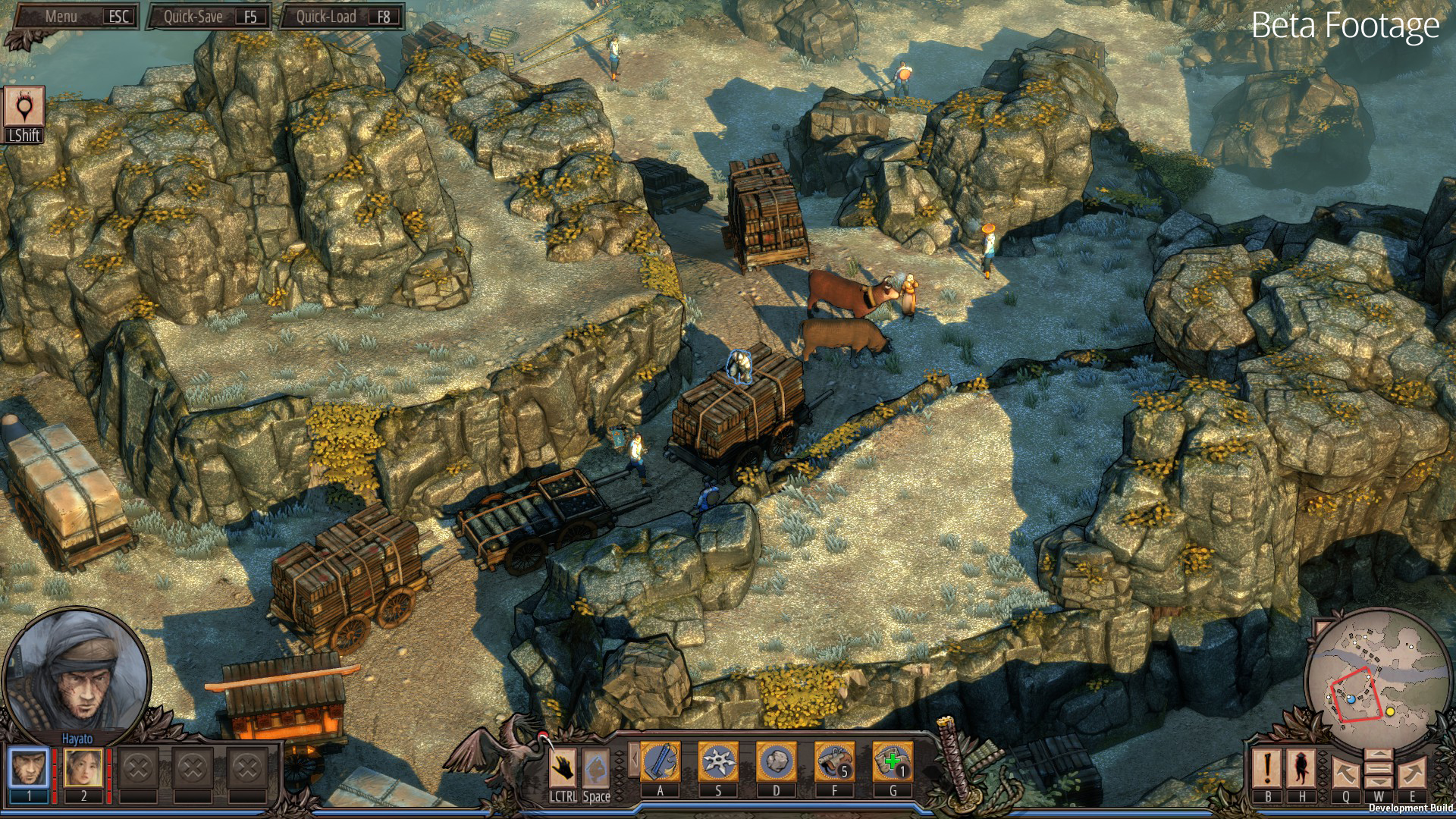
Task: Toggle the exclamation mark highlight button
Action: 1267,767
